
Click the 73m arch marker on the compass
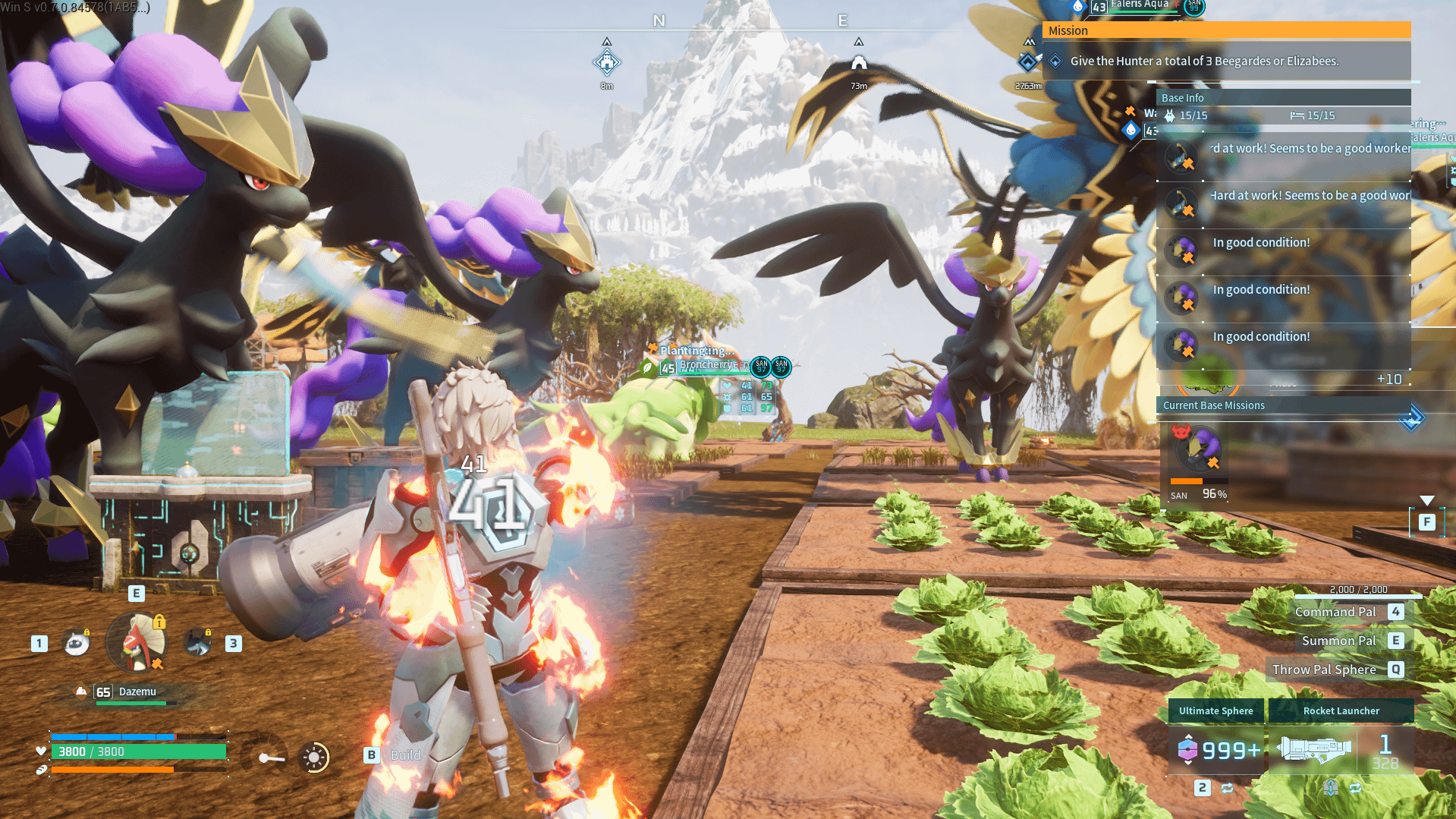(858, 62)
